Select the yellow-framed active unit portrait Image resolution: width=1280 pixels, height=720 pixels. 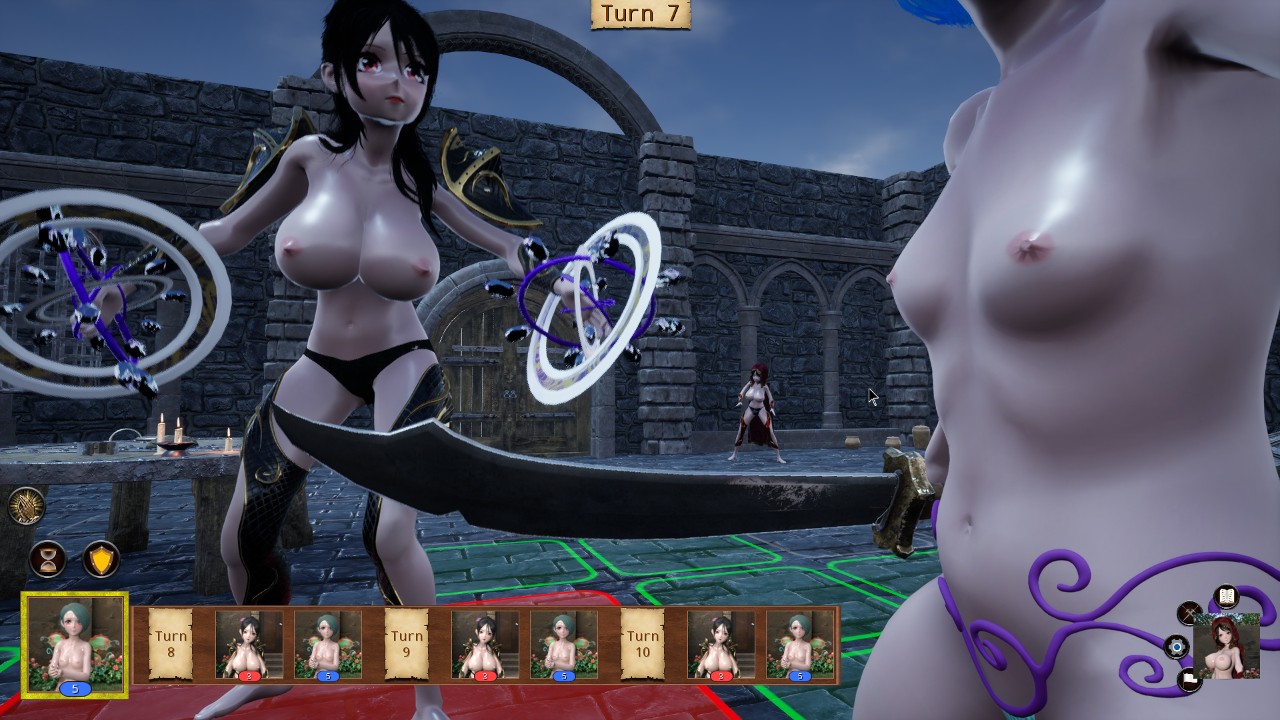75,644
